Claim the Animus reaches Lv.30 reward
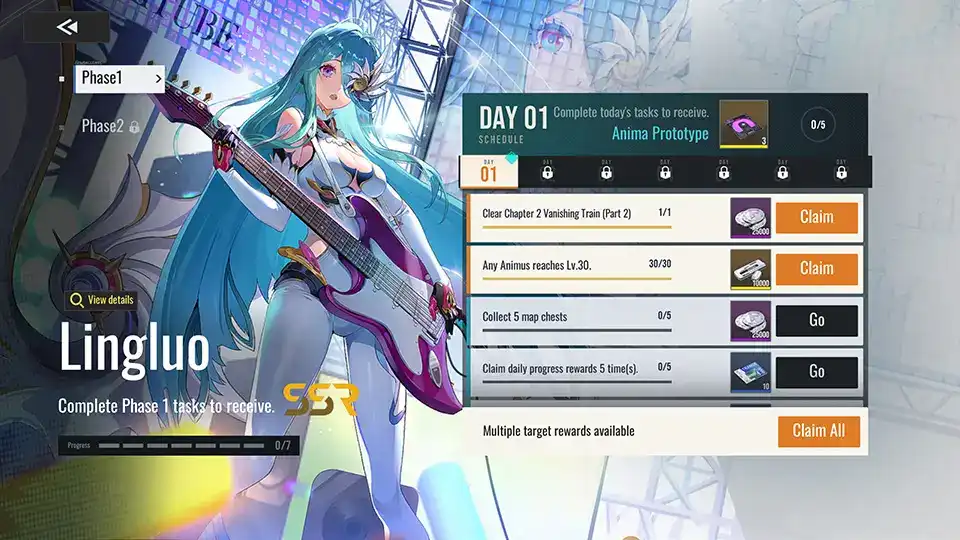The width and height of the screenshot is (960, 540). (x=816, y=268)
